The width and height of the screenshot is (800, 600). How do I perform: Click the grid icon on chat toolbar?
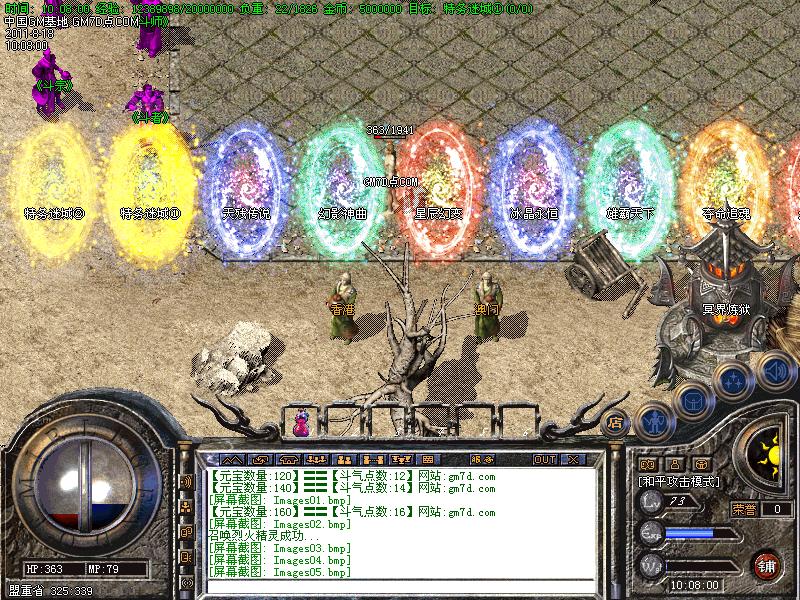pyautogui.click(x=427, y=459)
